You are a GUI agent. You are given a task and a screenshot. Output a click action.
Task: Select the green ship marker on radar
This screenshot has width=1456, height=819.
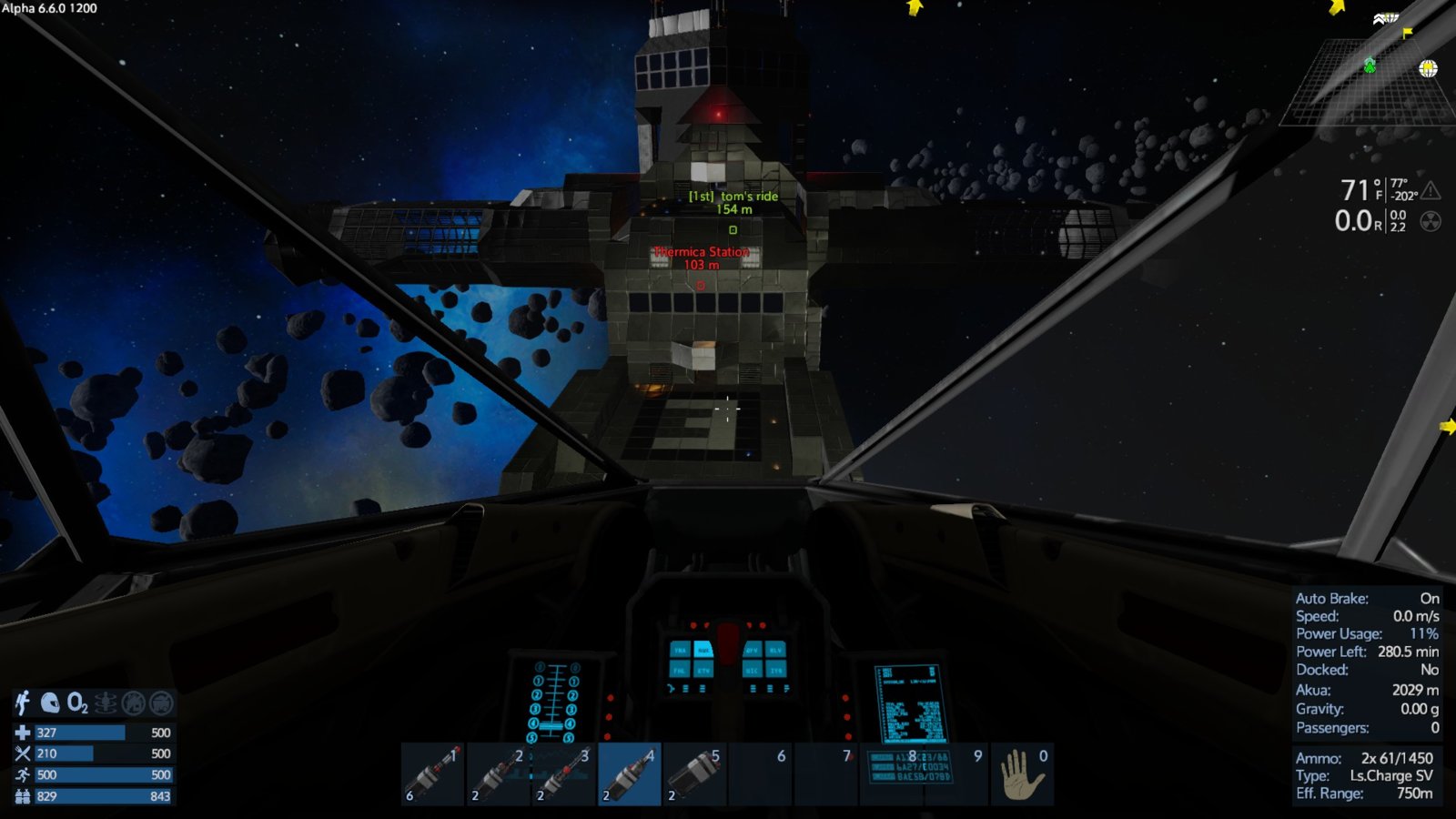[1370, 65]
